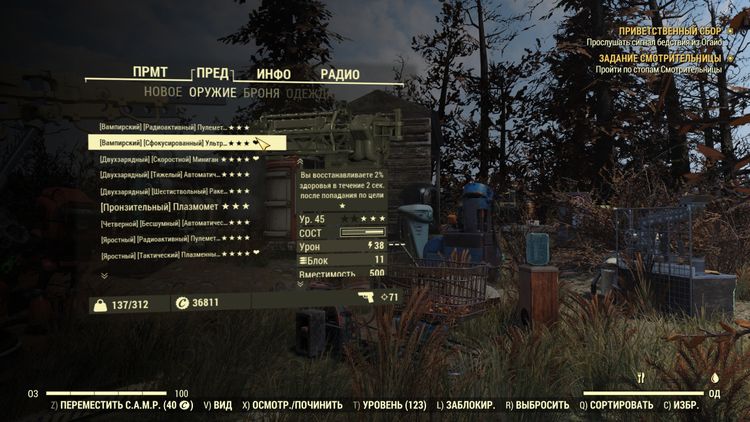Open the ИНФО tab
This screenshot has width=750, height=422.
[273, 74]
